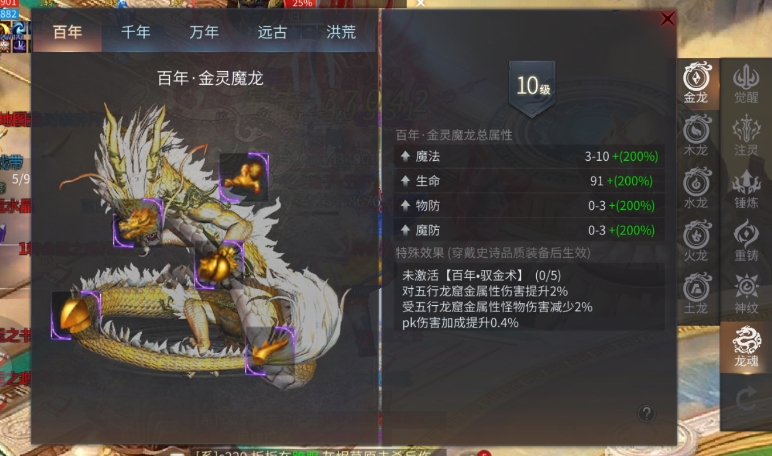Switch to the 注灵 section
The width and height of the screenshot is (772, 456).
[x=746, y=135]
